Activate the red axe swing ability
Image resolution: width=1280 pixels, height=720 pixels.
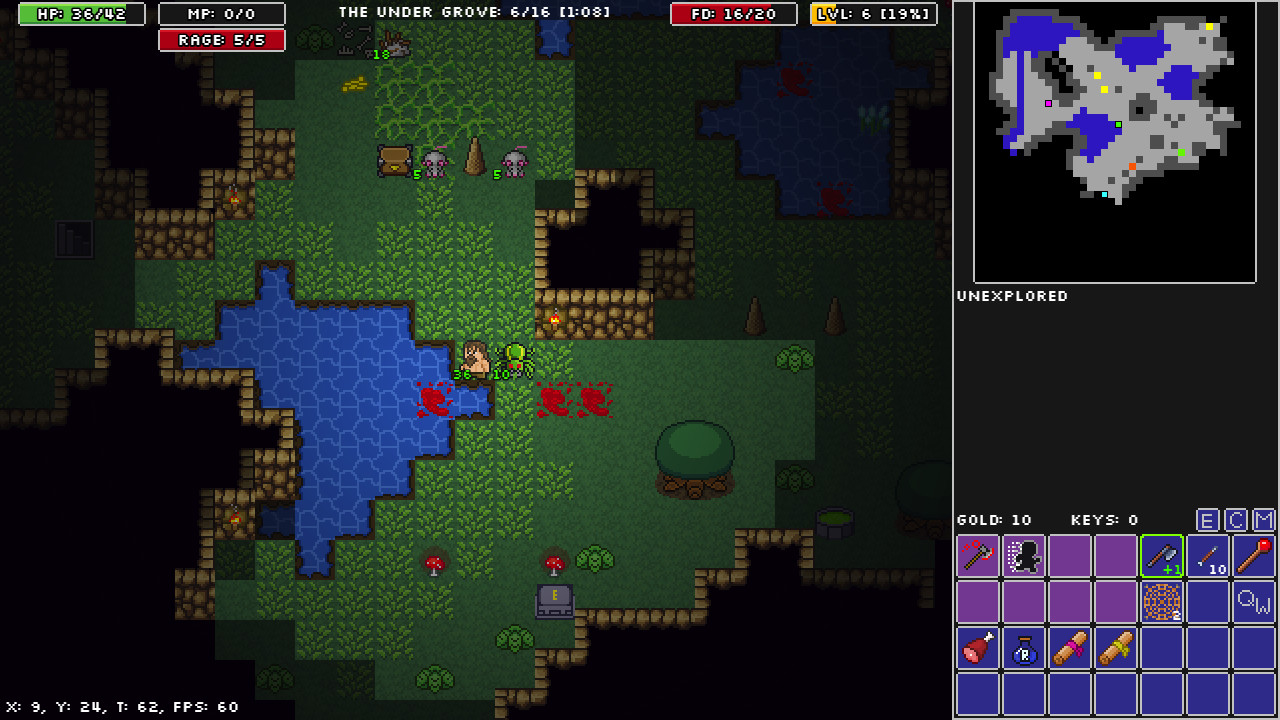[978, 556]
